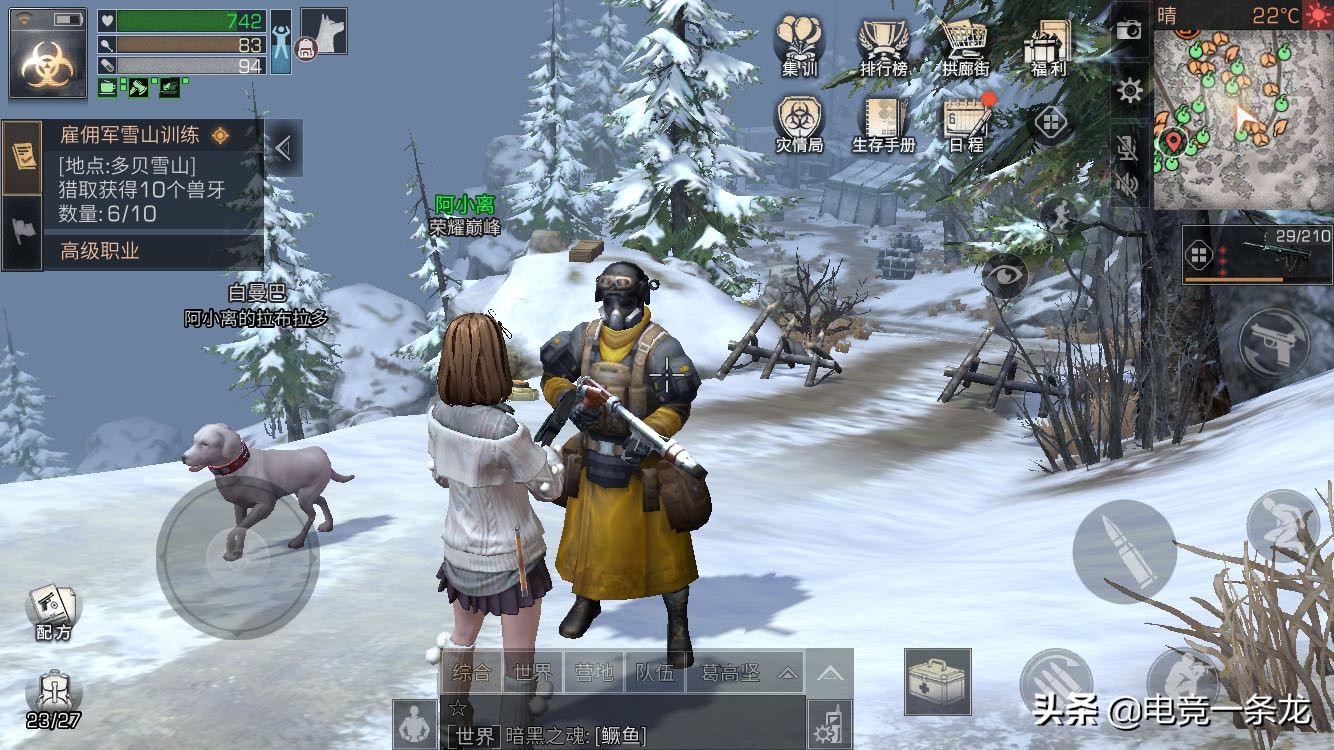
Task: Use the medkit quick slot
Action: click(937, 681)
